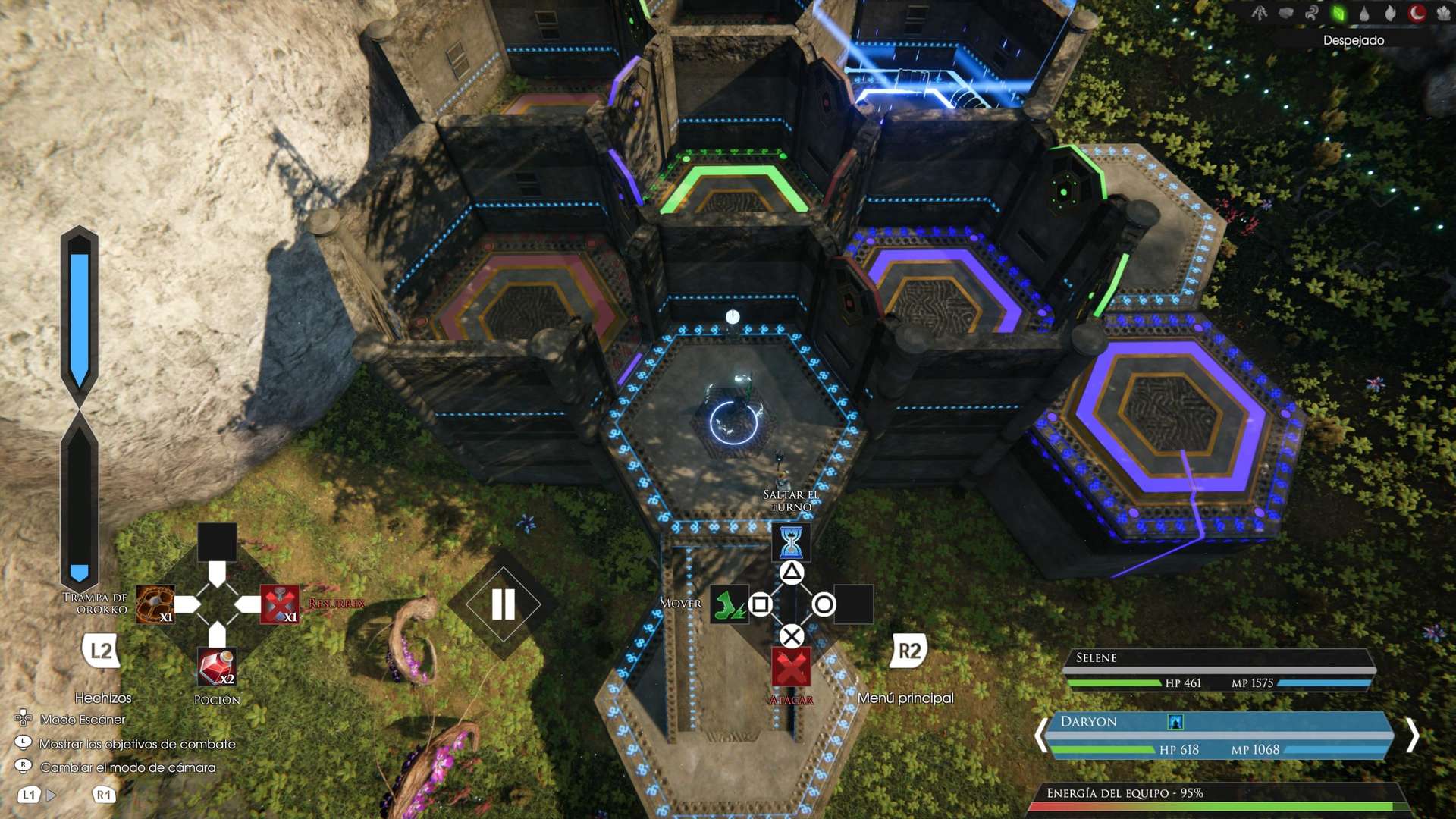Choose the red Atacar action icon
The image size is (1456, 819).
click(x=791, y=667)
